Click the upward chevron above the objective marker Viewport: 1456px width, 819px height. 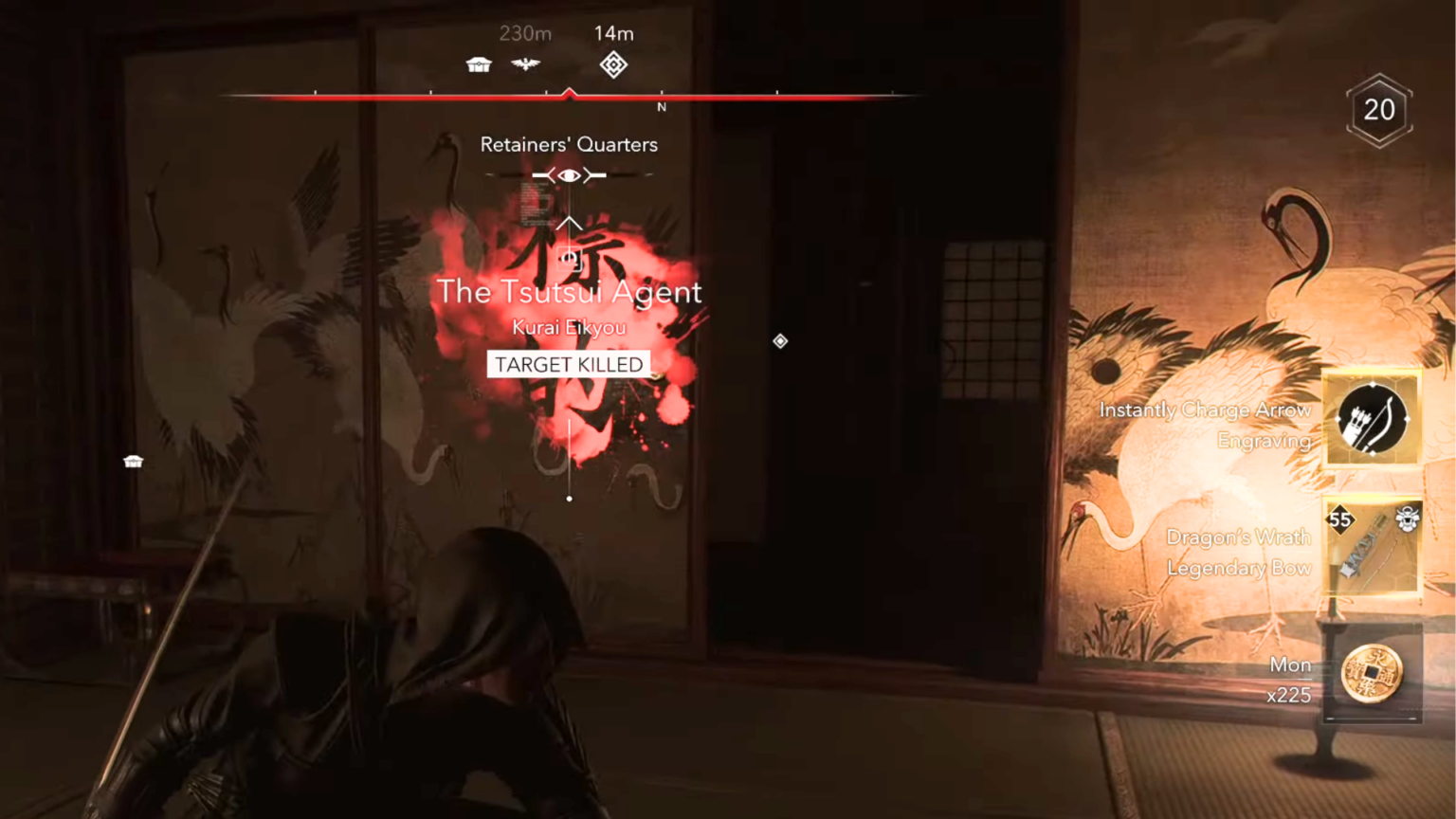tap(569, 222)
